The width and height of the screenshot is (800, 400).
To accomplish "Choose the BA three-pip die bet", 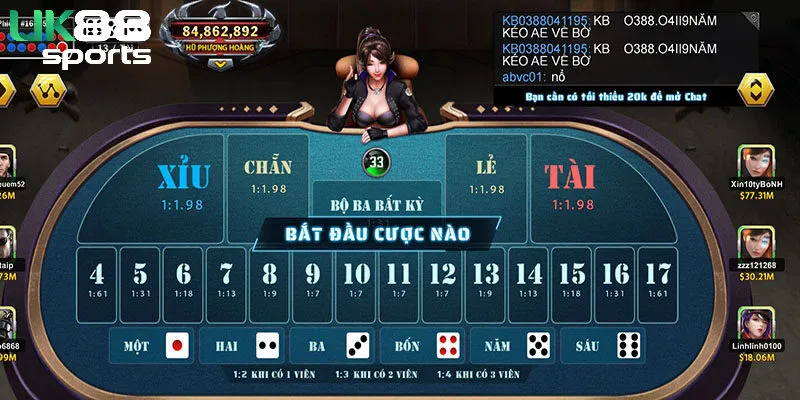I will pos(332,346).
